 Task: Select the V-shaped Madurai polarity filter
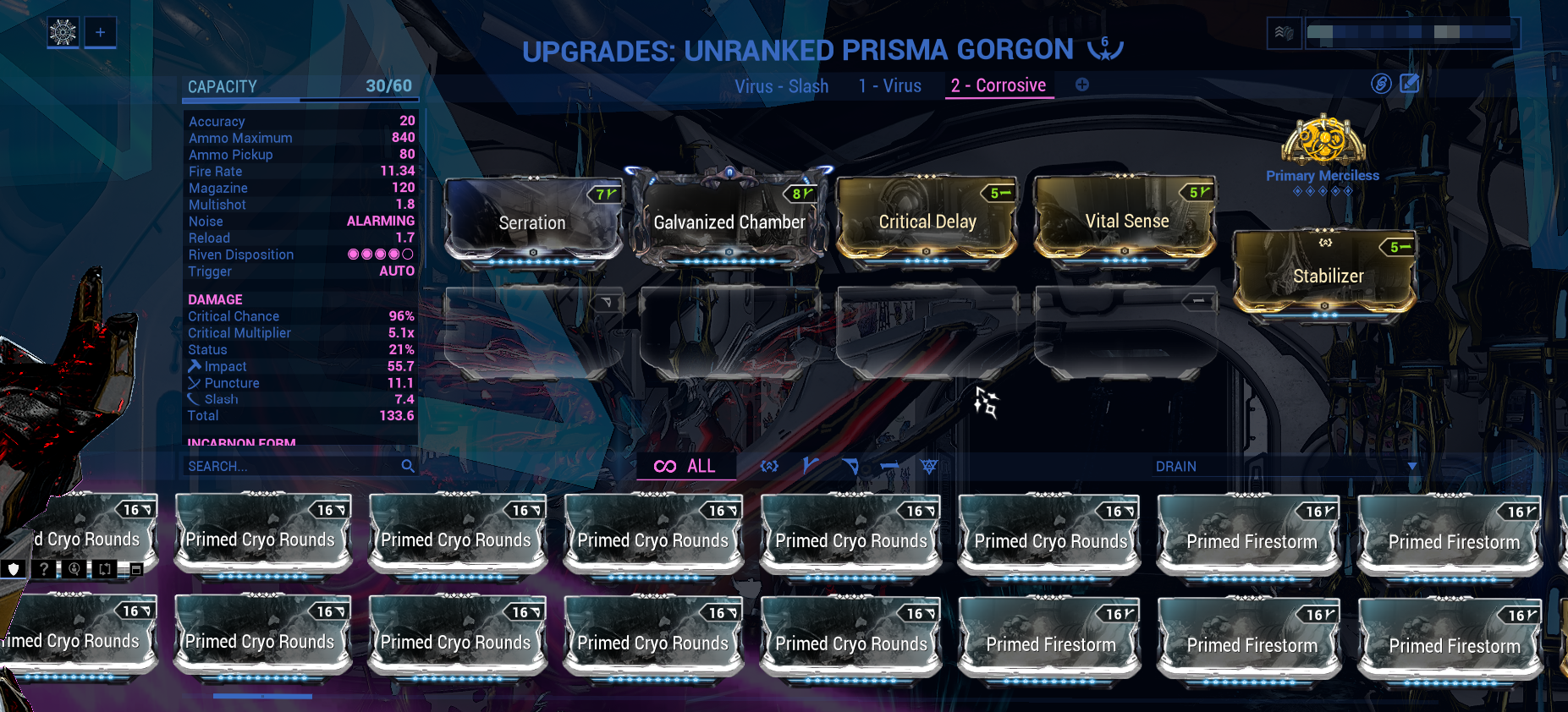810,466
